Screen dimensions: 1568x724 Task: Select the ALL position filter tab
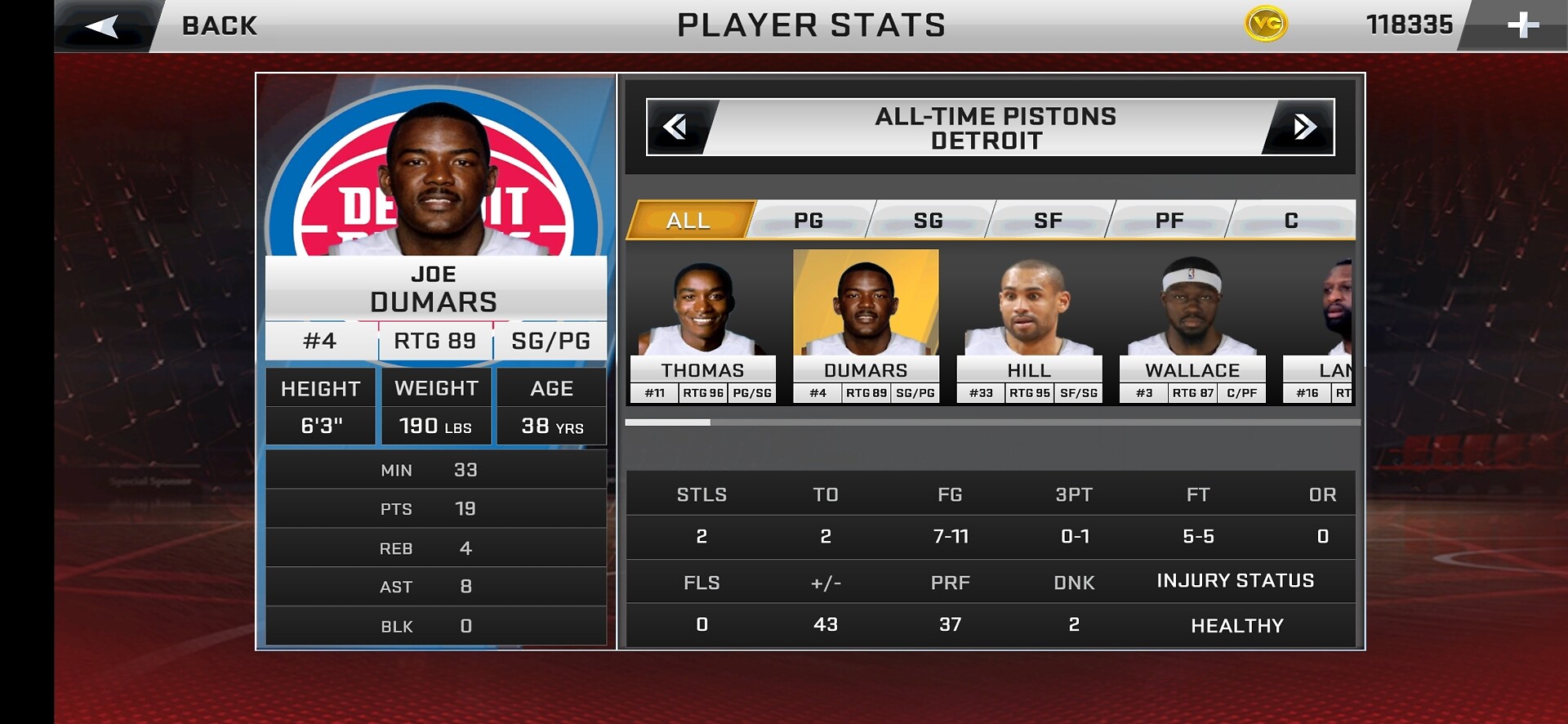coord(688,220)
